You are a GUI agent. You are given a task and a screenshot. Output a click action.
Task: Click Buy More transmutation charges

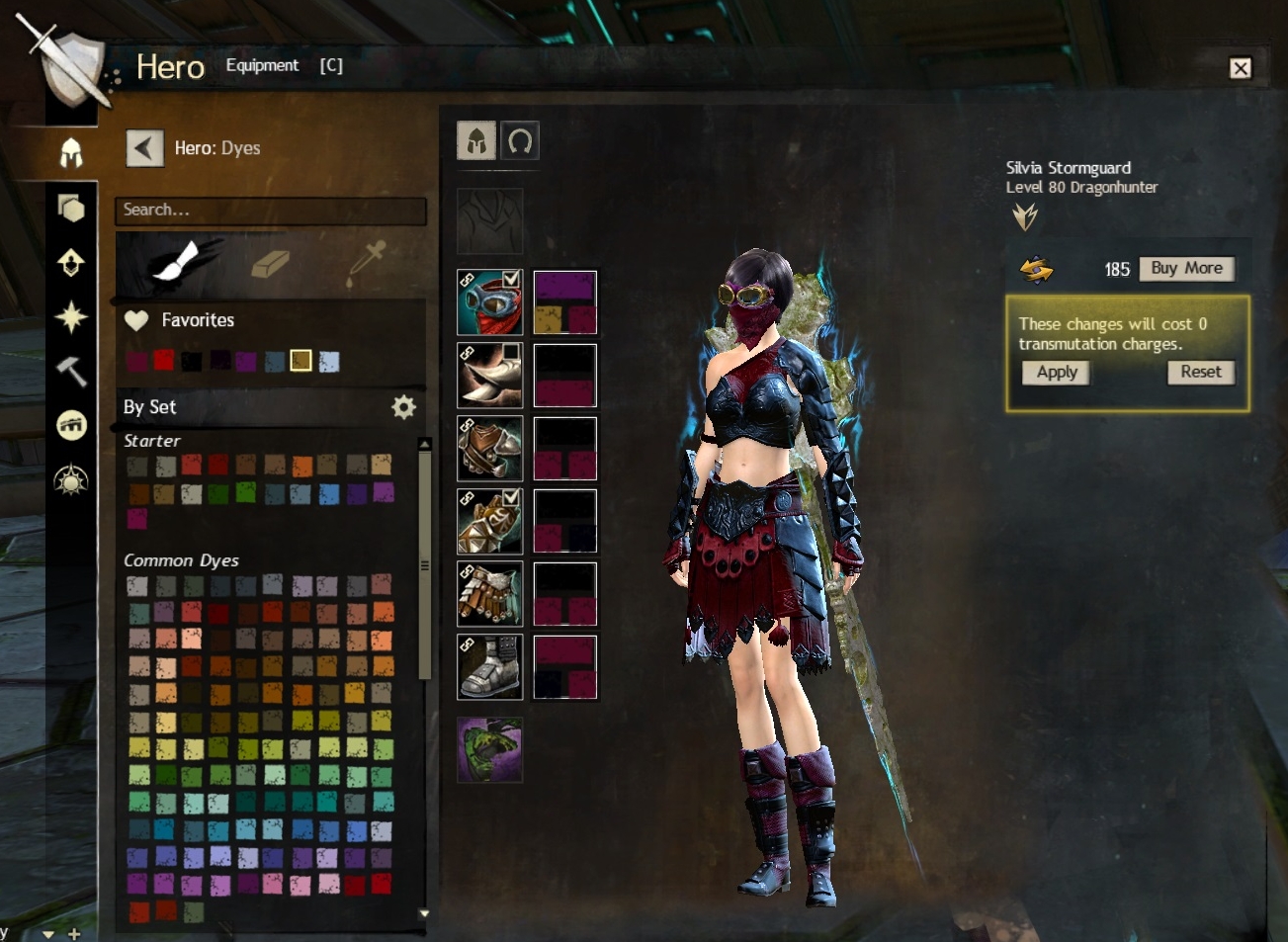coord(1186,269)
